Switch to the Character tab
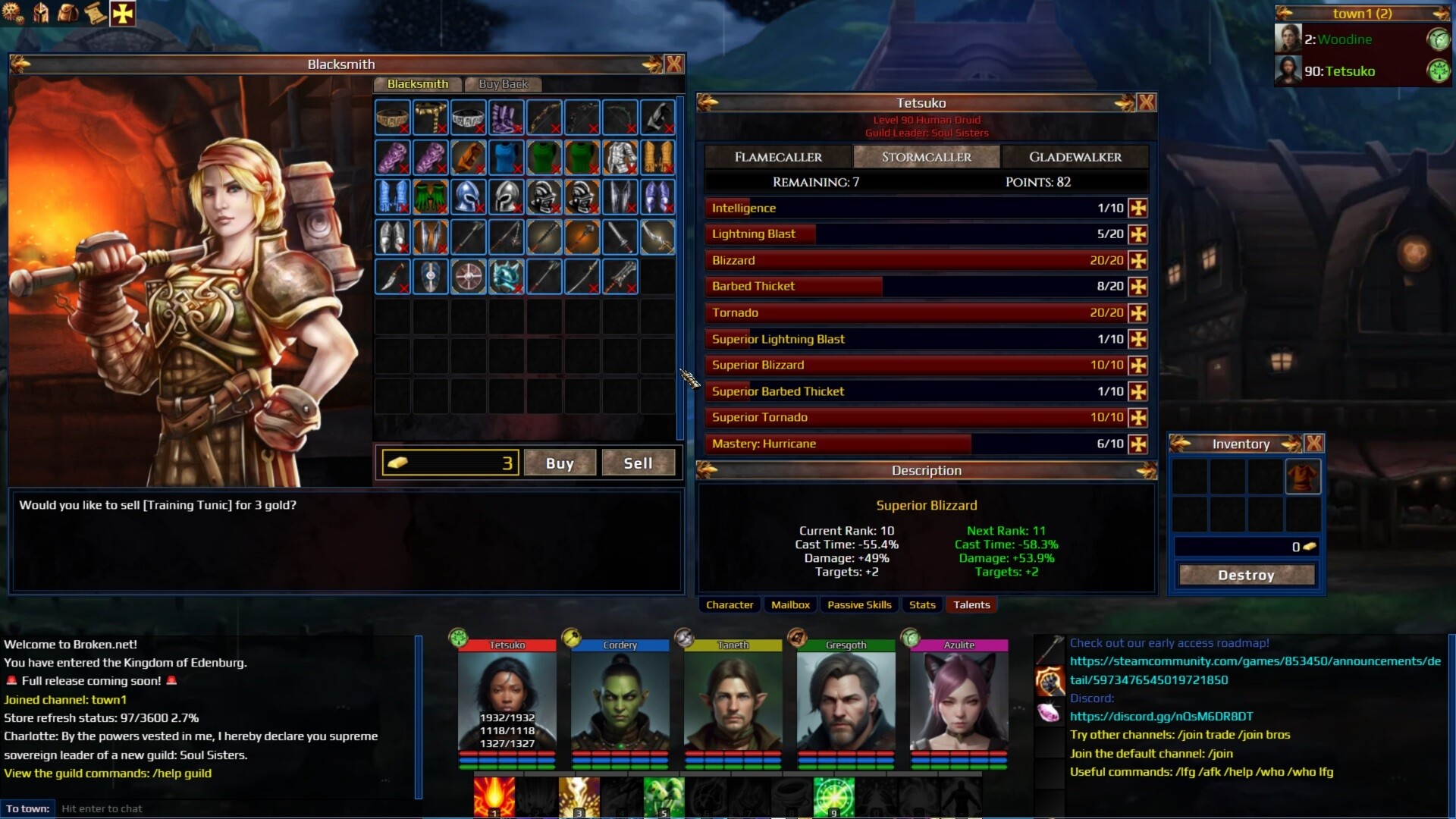Screen dimensions: 1456x819 (x=730, y=605)
